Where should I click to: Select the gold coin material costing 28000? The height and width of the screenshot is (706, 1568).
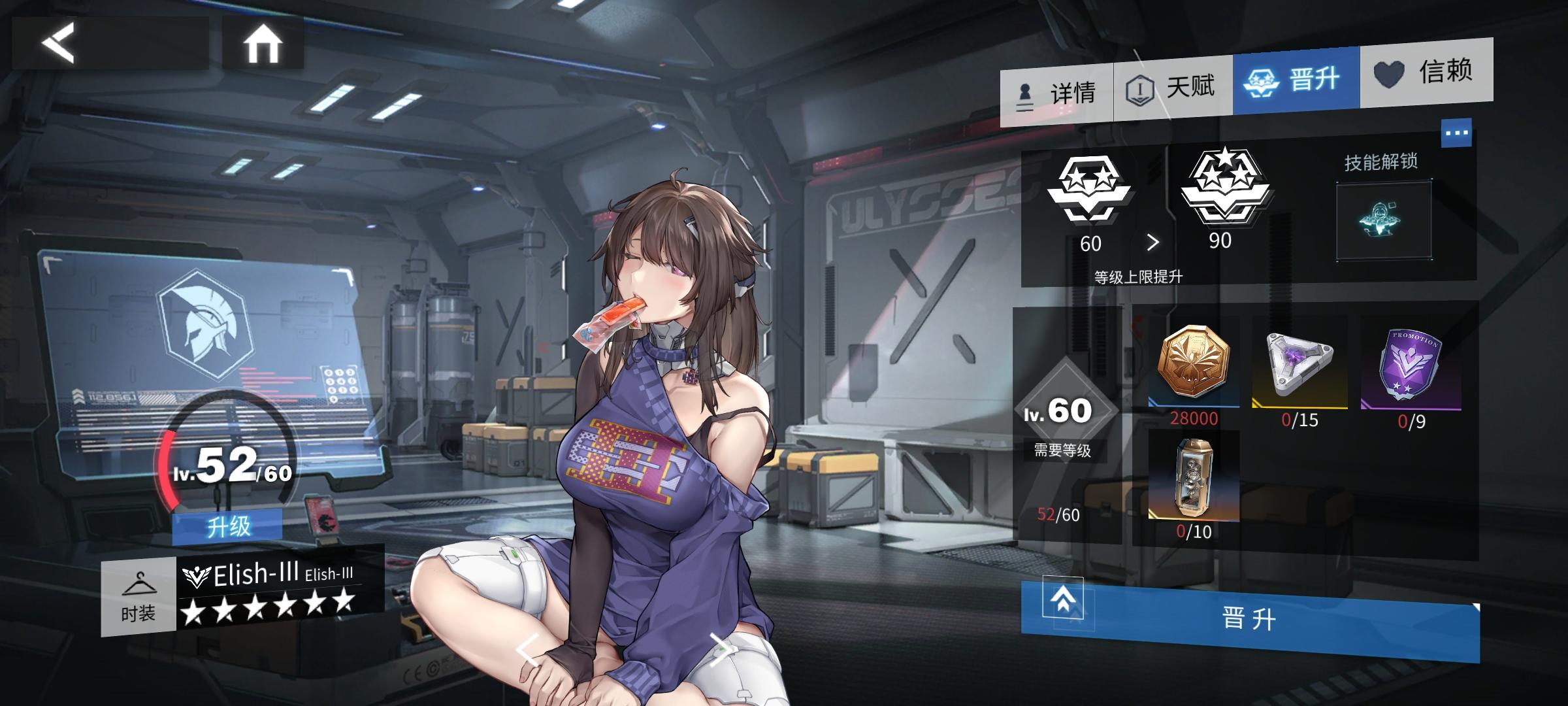(1194, 363)
